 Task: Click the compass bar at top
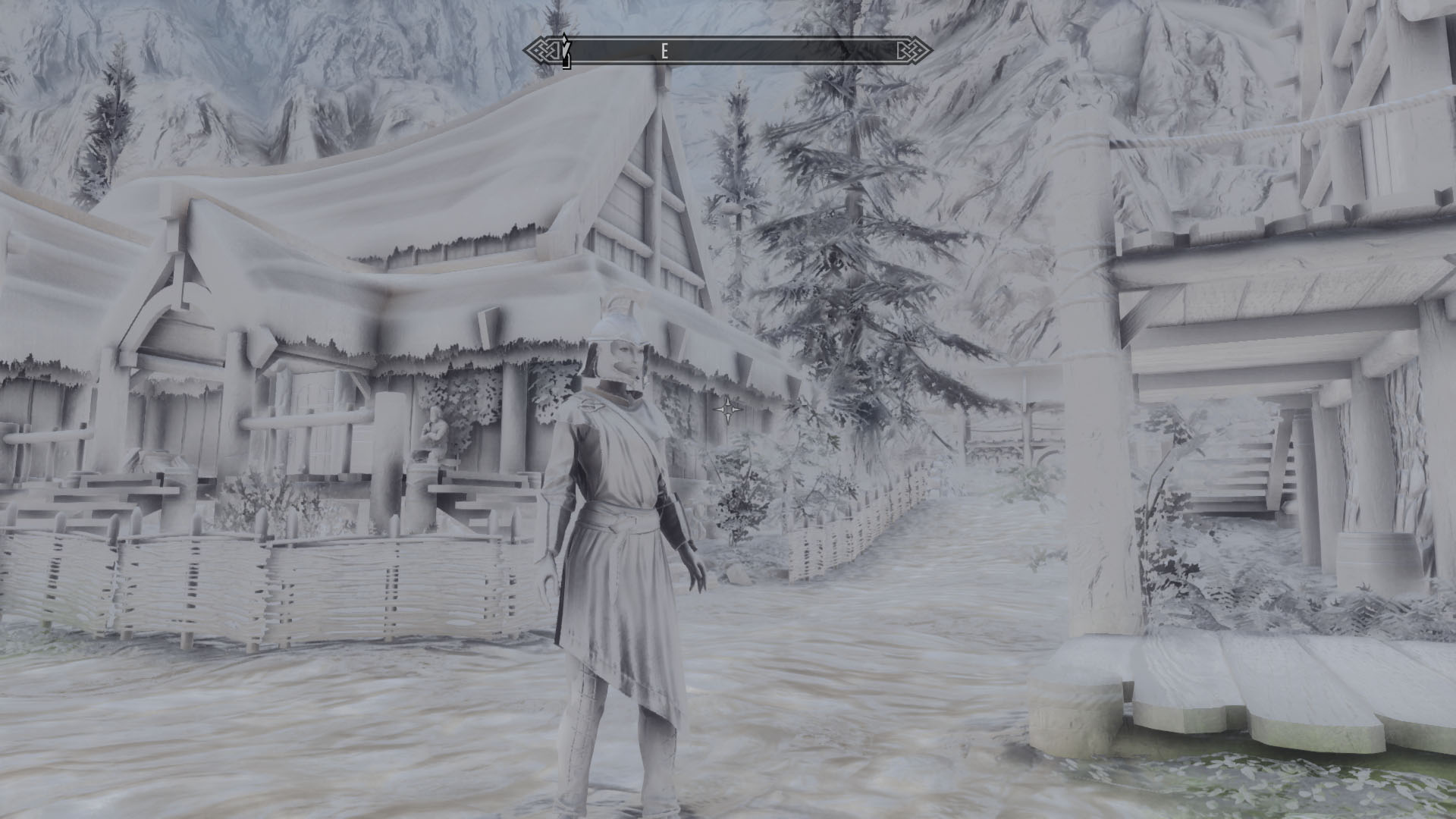tap(728, 51)
